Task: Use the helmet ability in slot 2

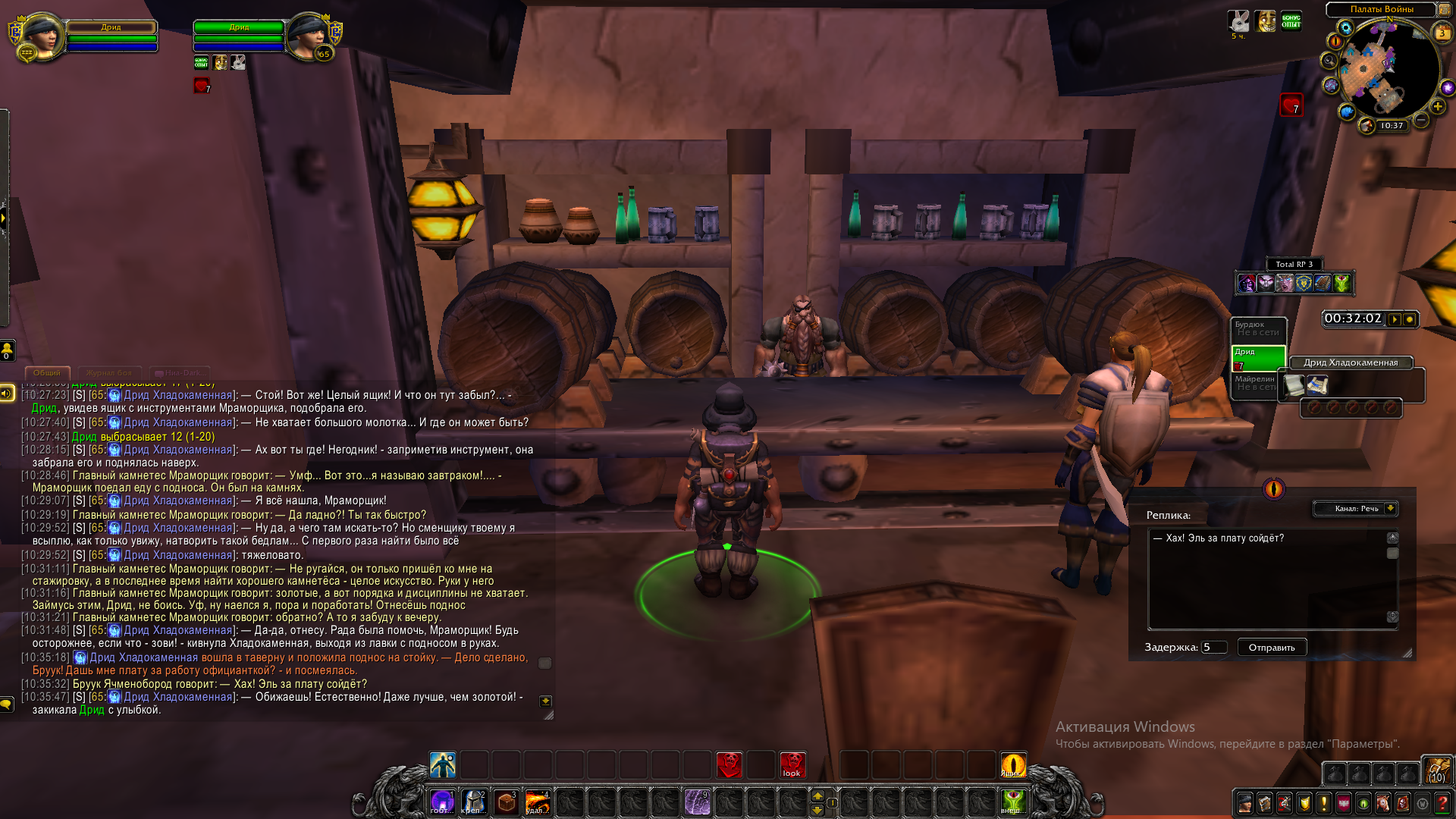Action: point(474,802)
